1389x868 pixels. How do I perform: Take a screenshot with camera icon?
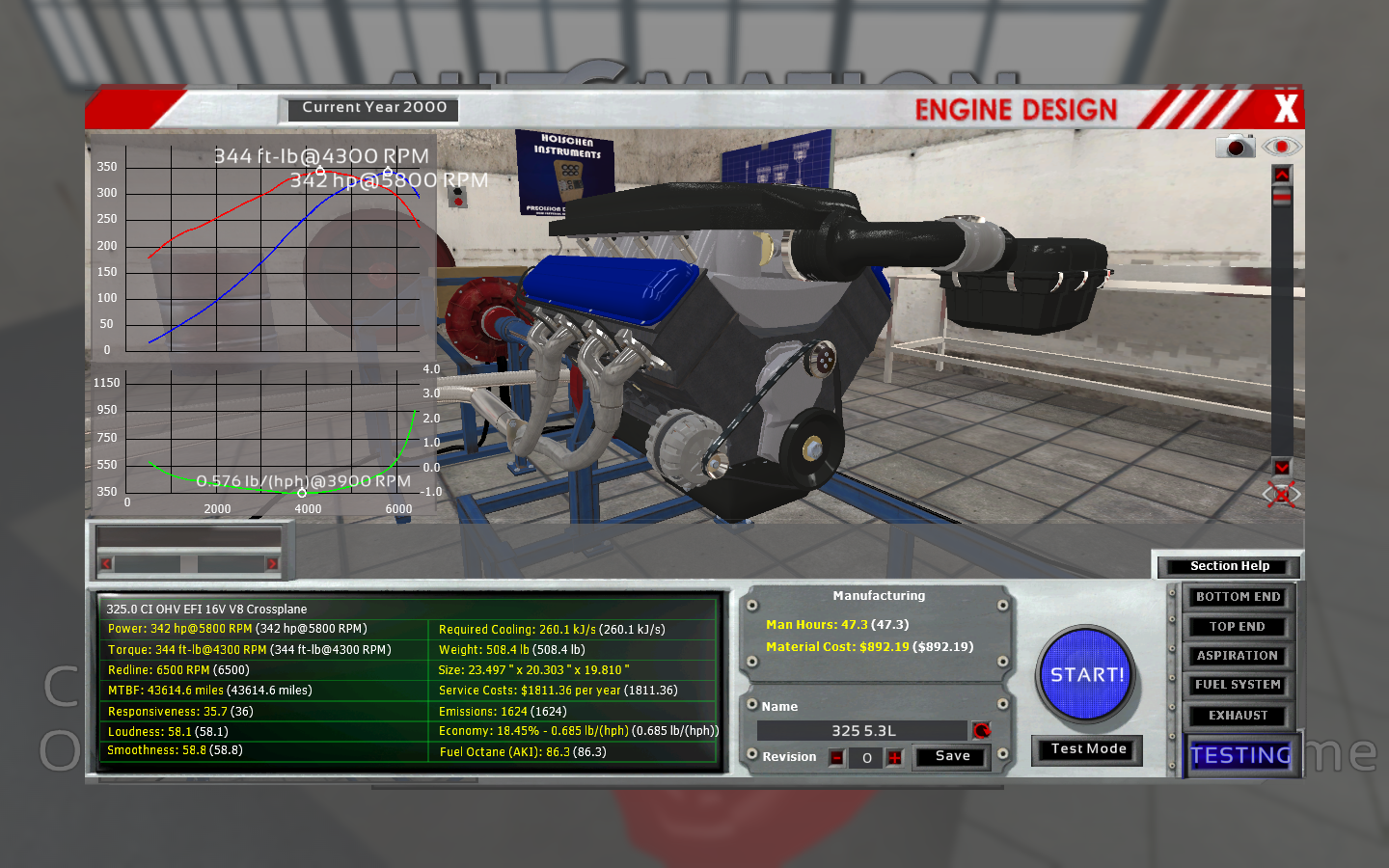click(x=1235, y=147)
